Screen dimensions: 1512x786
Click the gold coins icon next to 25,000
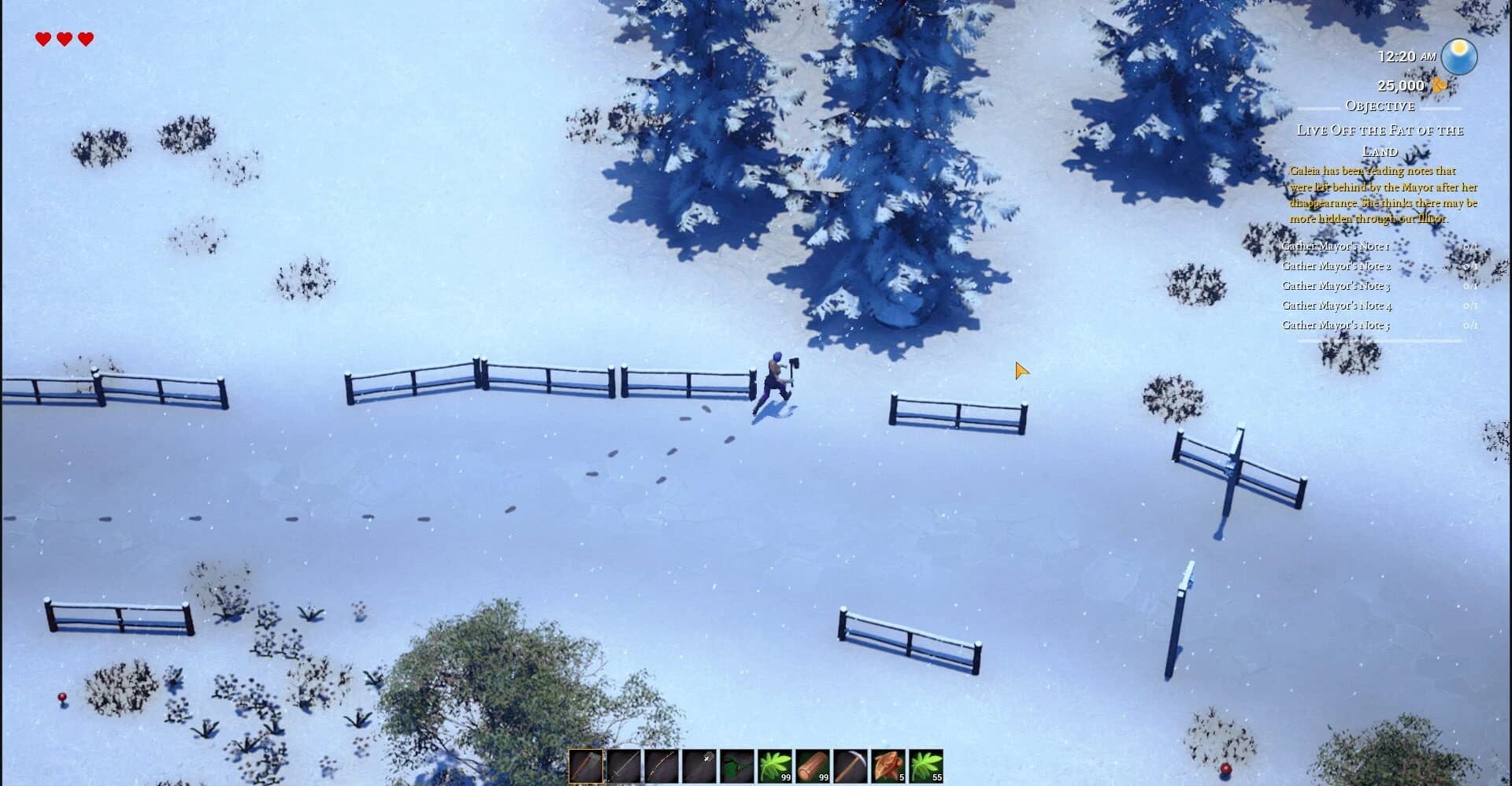click(x=1438, y=86)
